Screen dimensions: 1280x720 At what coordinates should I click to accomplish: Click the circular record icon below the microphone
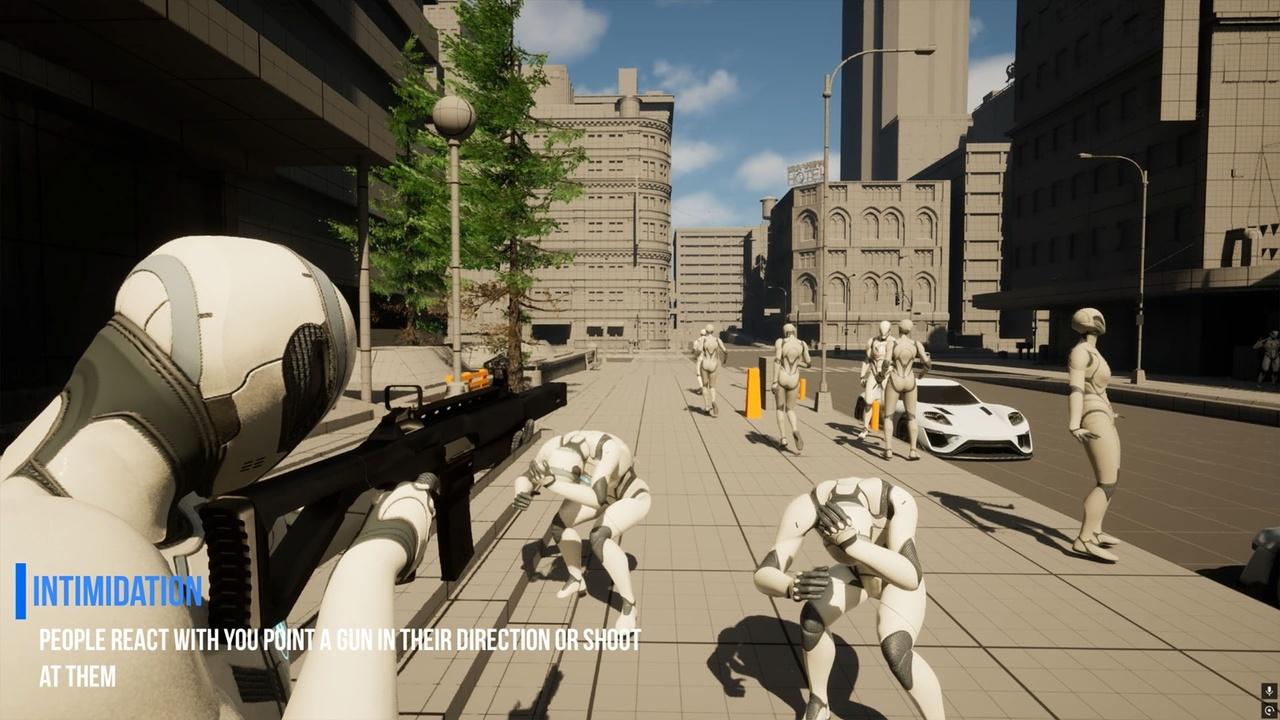click(x=1269, y=709)
